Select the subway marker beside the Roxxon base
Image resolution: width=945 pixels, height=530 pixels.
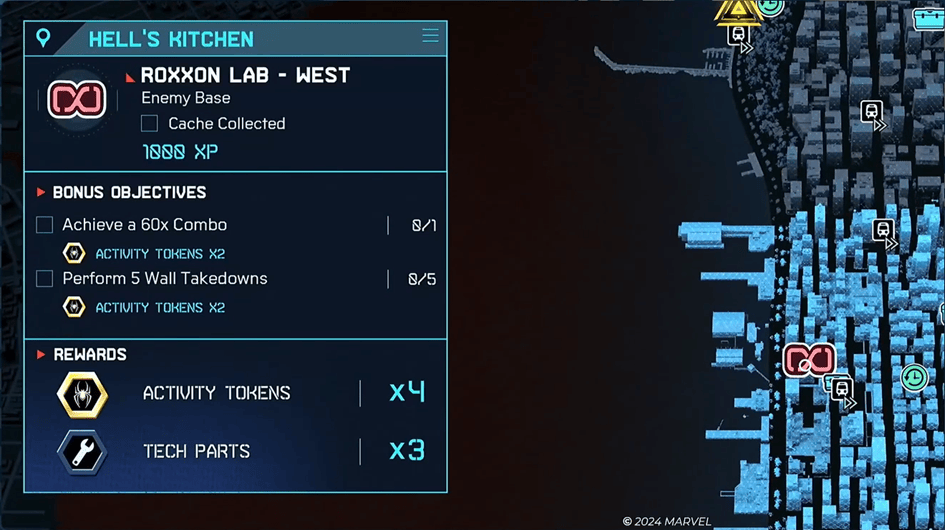pos(842,388)
